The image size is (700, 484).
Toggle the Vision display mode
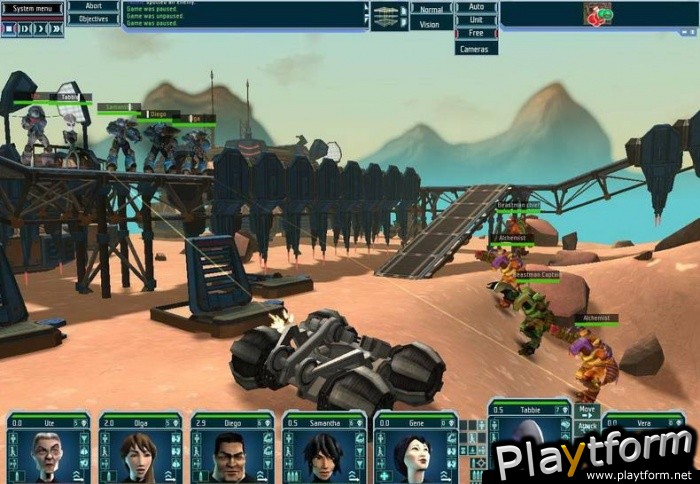point(430,23)
